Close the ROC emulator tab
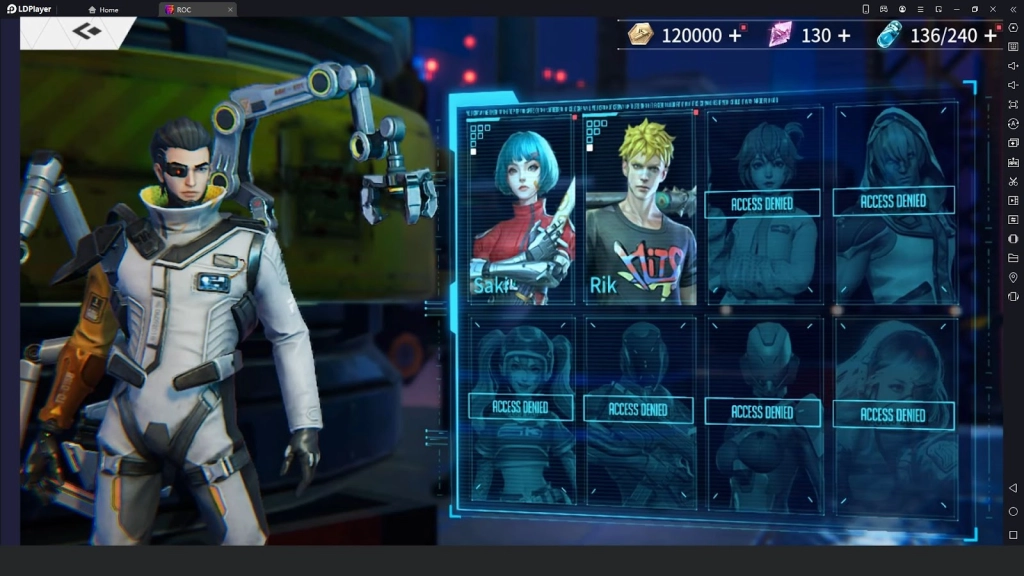Screen dimensions: 1024x576 (230, 9)
